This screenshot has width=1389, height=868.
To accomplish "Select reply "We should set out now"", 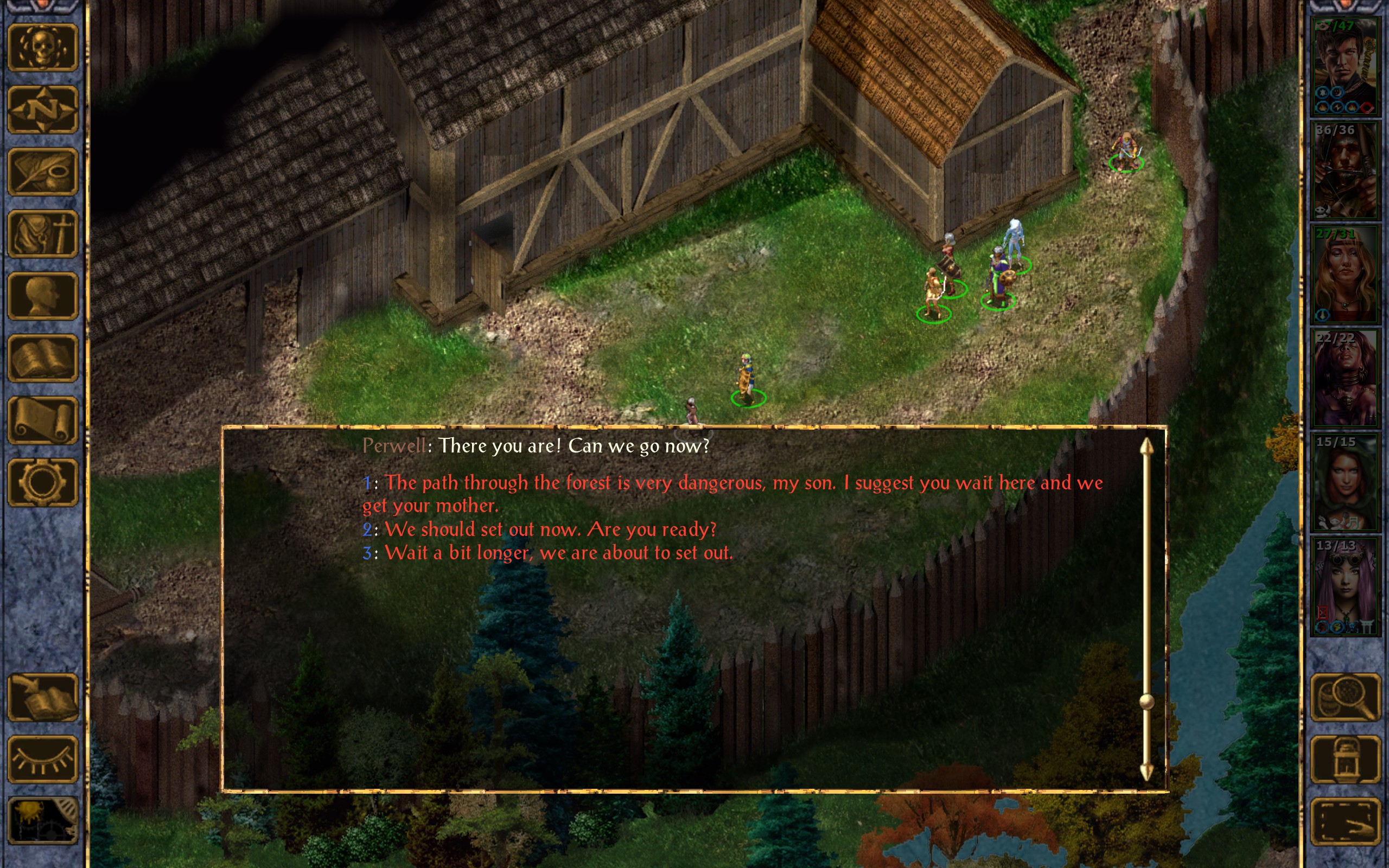I will point(550,529).
